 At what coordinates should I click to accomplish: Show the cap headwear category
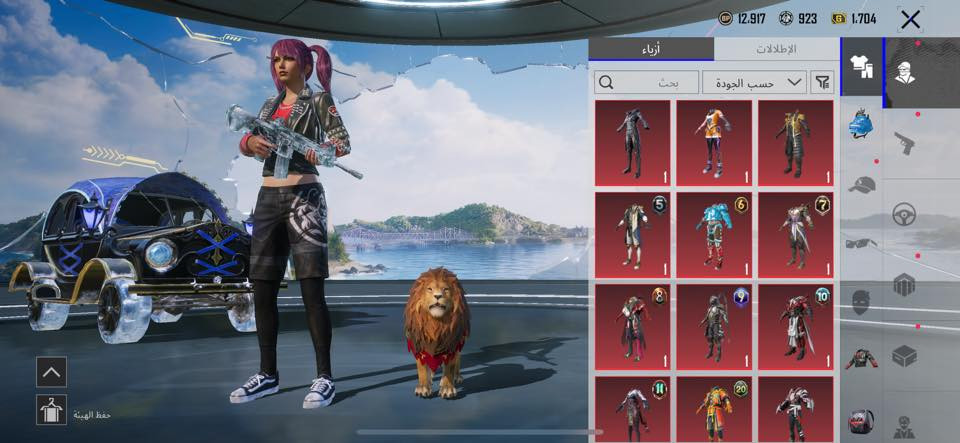point(862,185)
